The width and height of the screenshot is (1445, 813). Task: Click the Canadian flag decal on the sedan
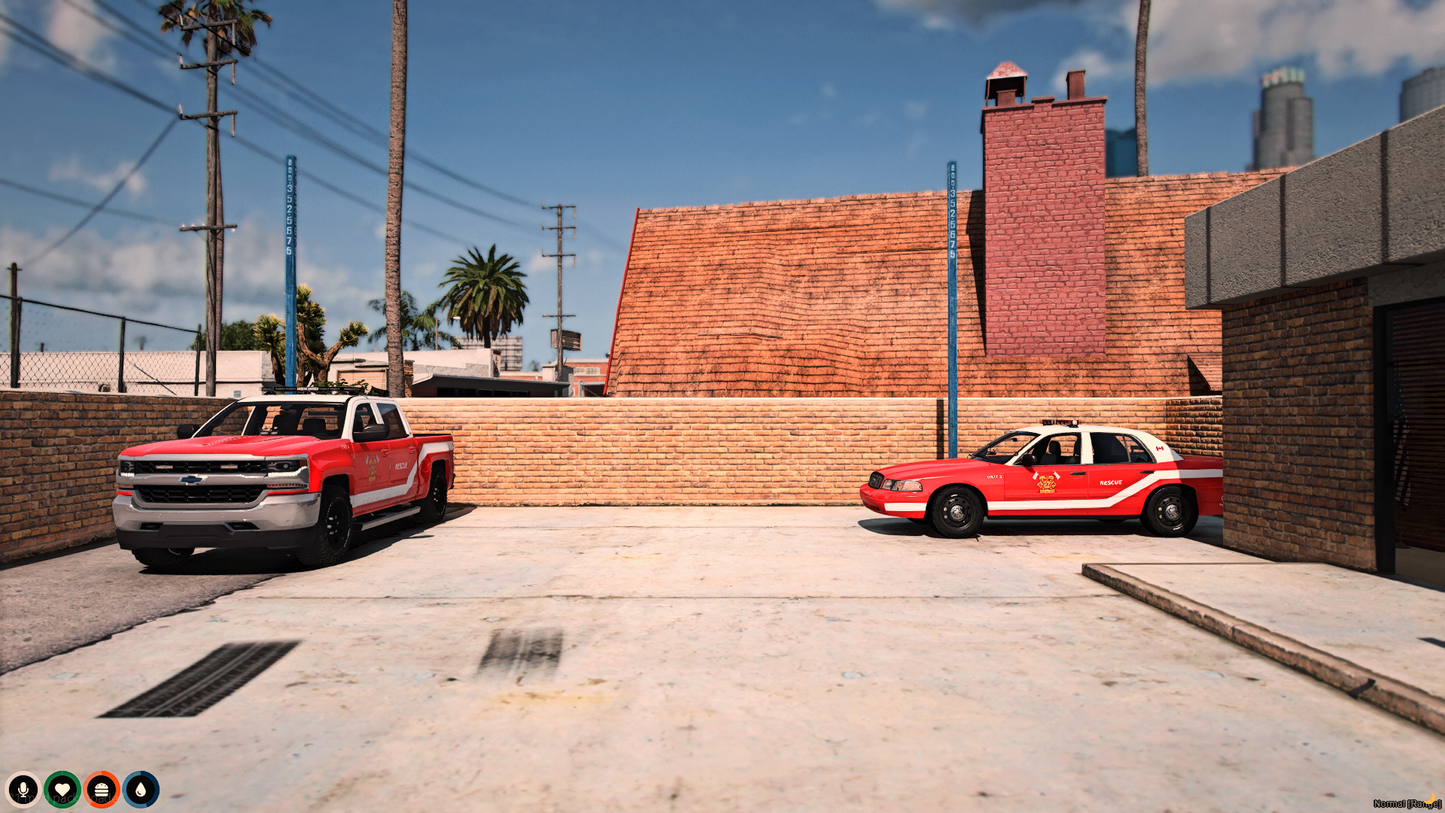click(x=1160, y=449)
